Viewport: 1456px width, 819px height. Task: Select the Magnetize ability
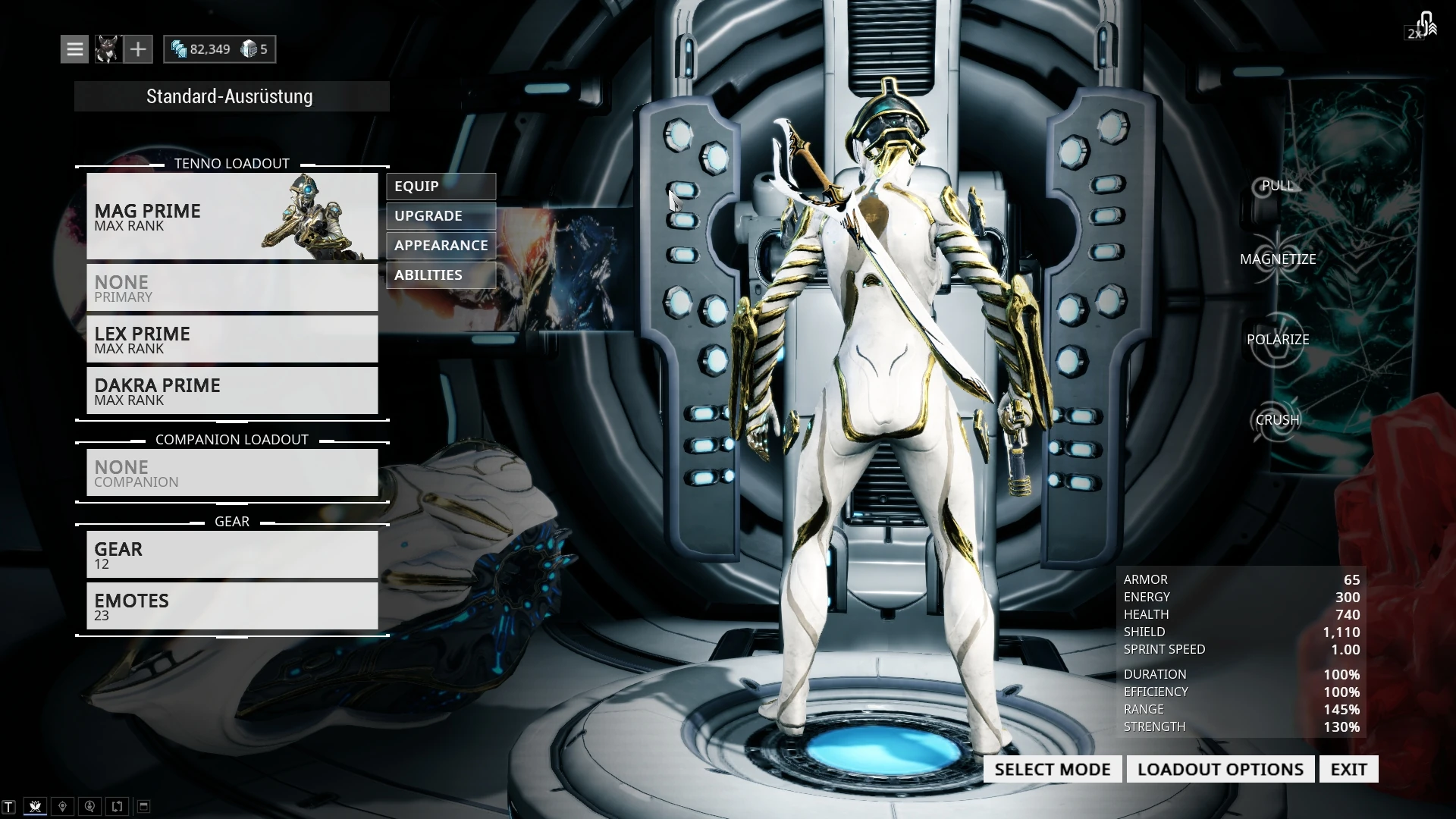coord(1278,259)
